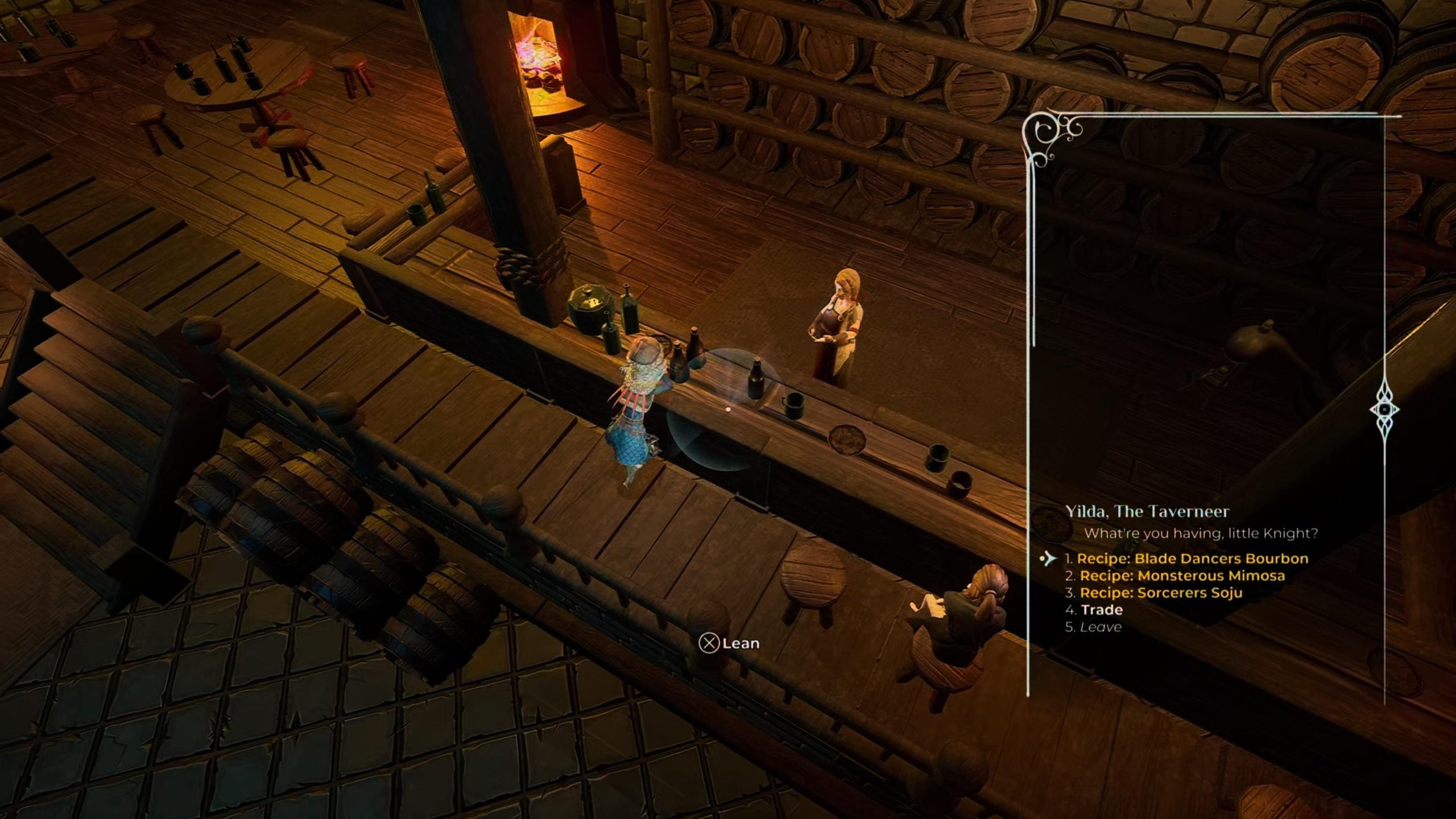1456x819 pixels.
Task: Select Recipe: Monsterous Mimosa dialogue choice
Action: pos(1182,576)
